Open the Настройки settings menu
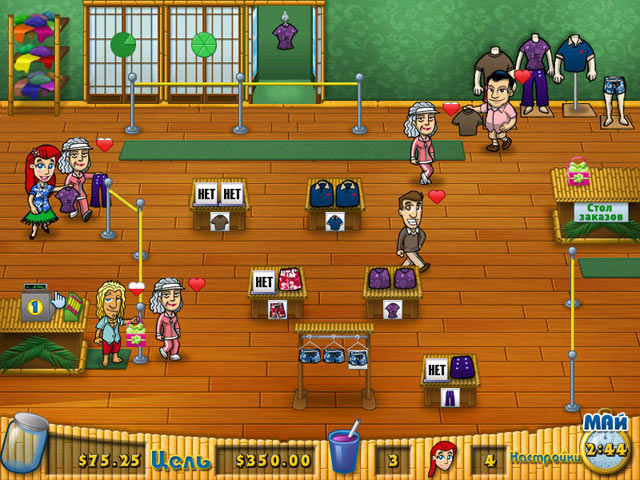The image size is (640, 480). pos(545,459)
